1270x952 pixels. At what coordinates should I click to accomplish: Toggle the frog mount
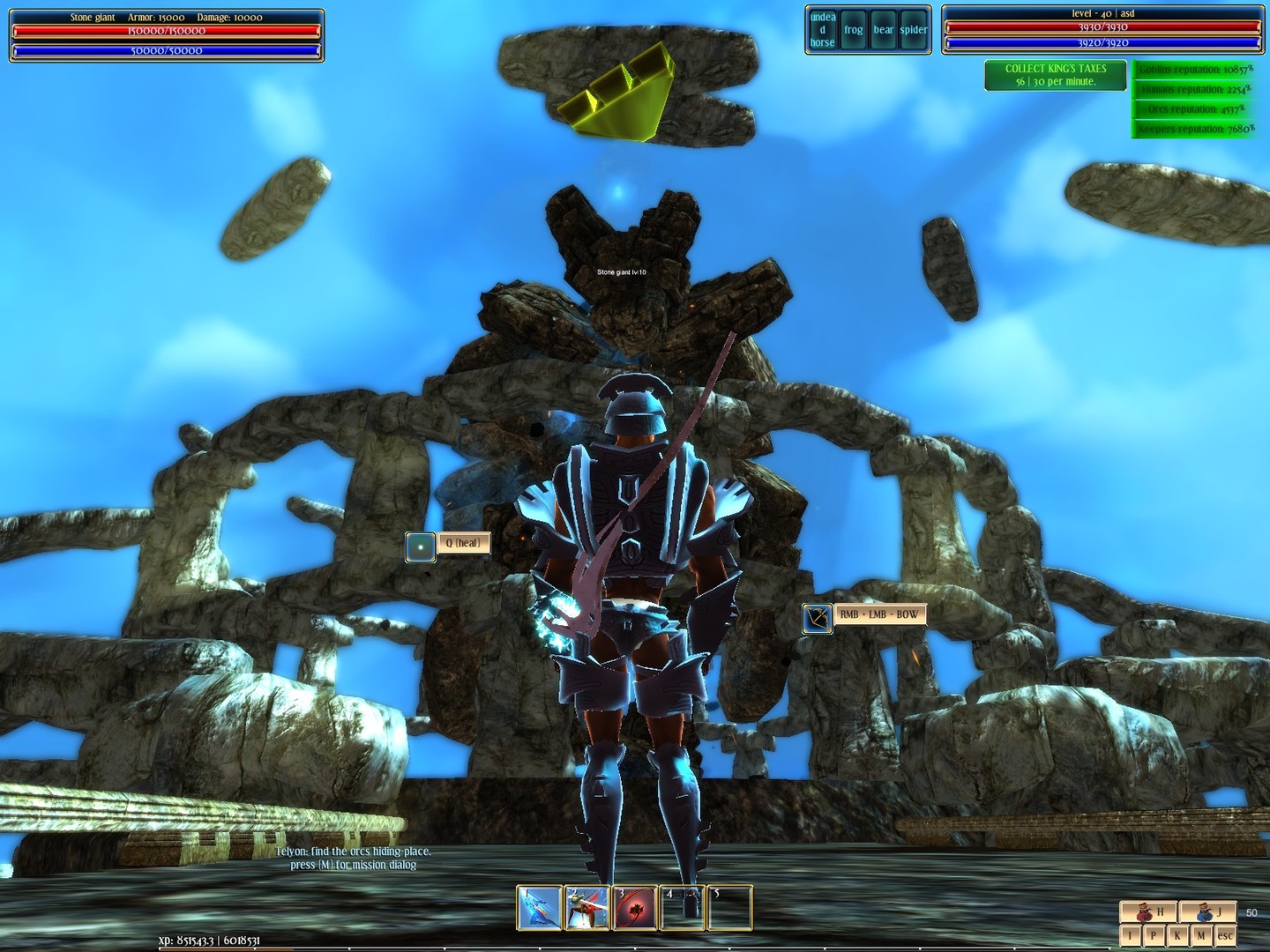point(855,29)
